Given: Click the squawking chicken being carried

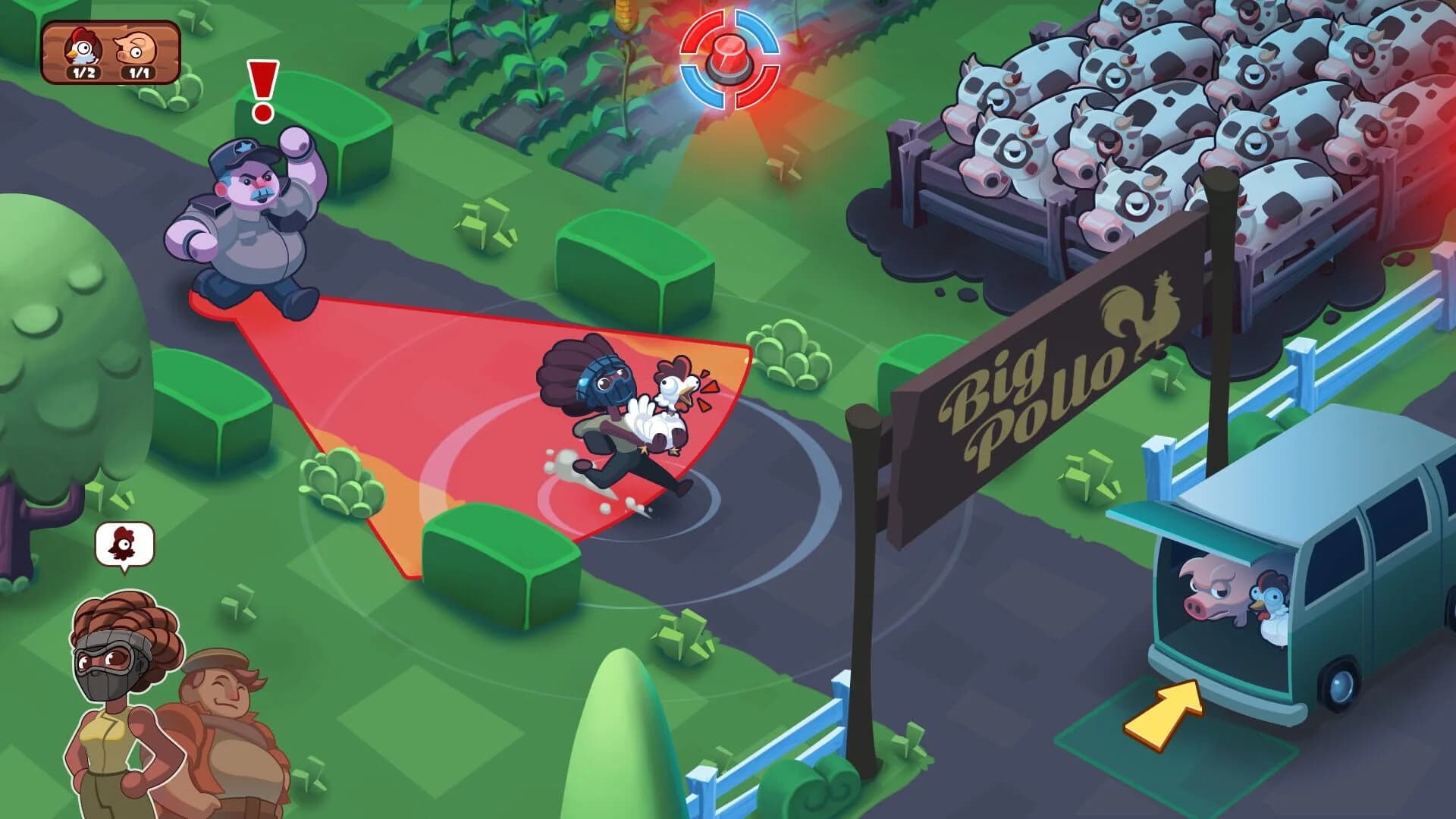Looking at the screenshot, I should tap(667, 402).
